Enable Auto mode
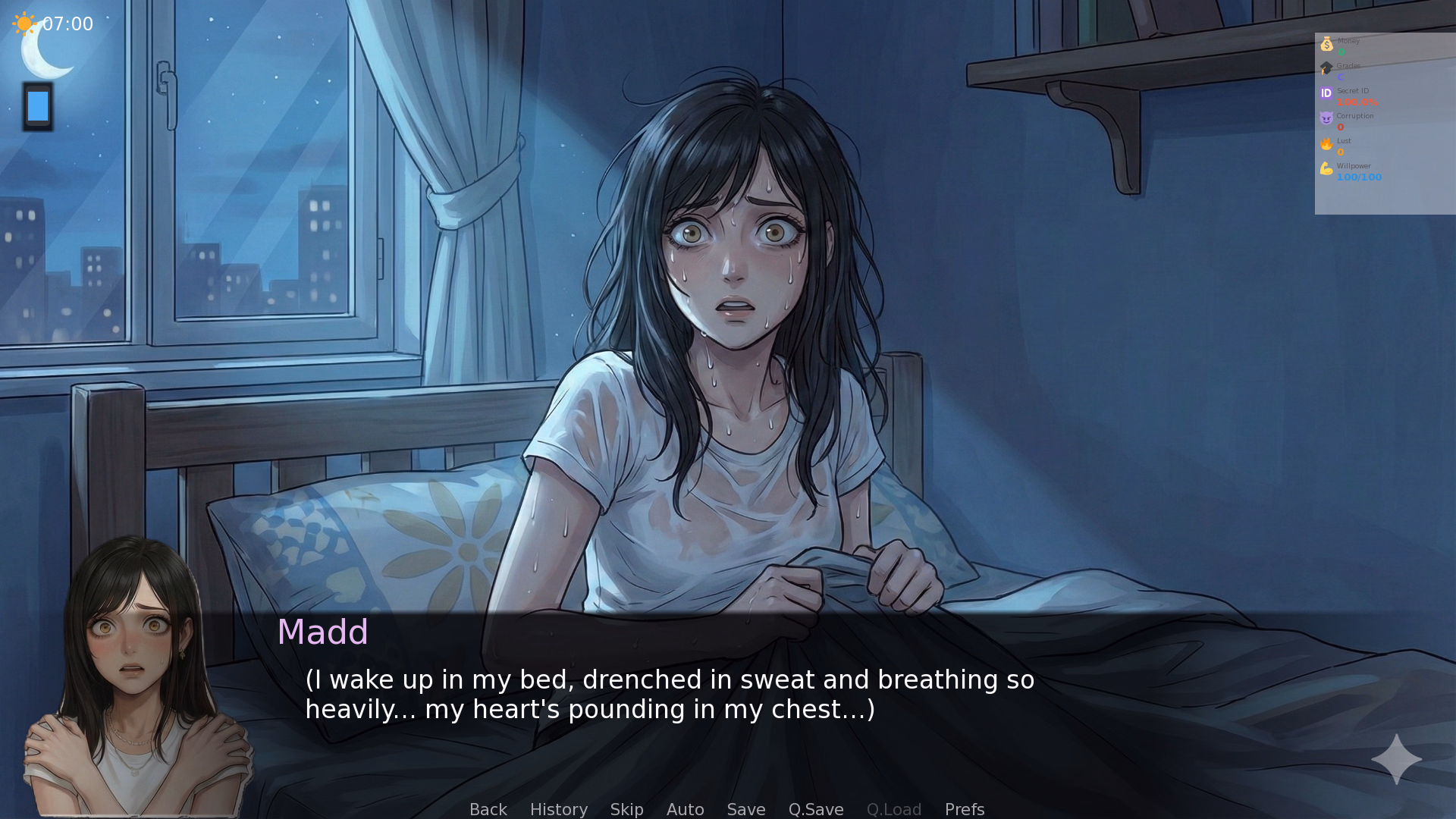 tap(685, 809)
